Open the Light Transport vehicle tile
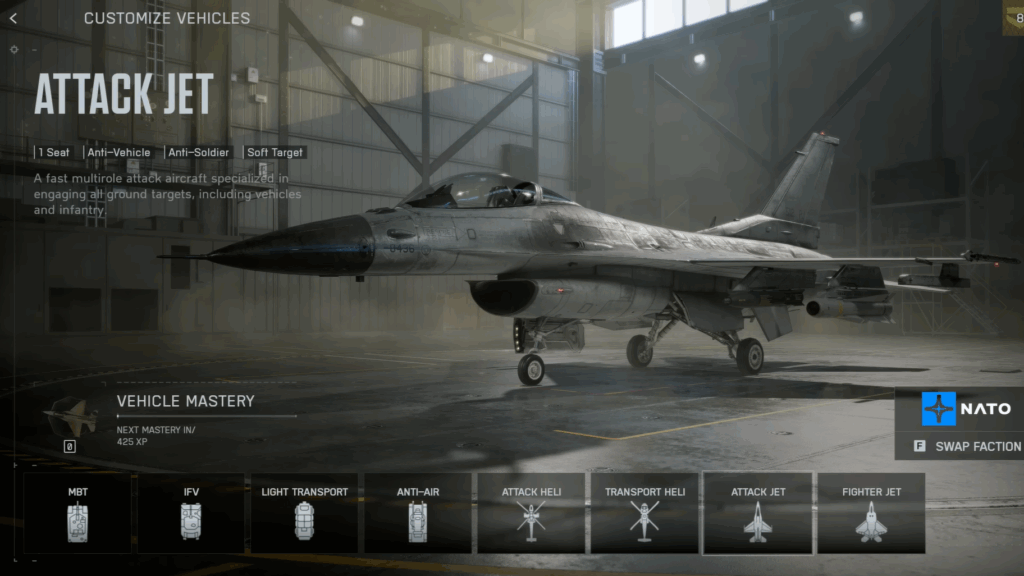Viewport: 1024px width, 576px height. click(304, 513)
